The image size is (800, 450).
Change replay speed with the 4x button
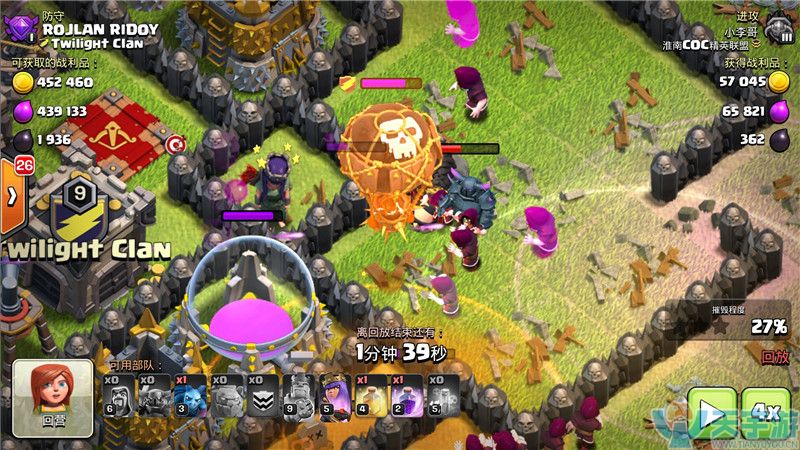pyautogui.click(x=766, y=413)
